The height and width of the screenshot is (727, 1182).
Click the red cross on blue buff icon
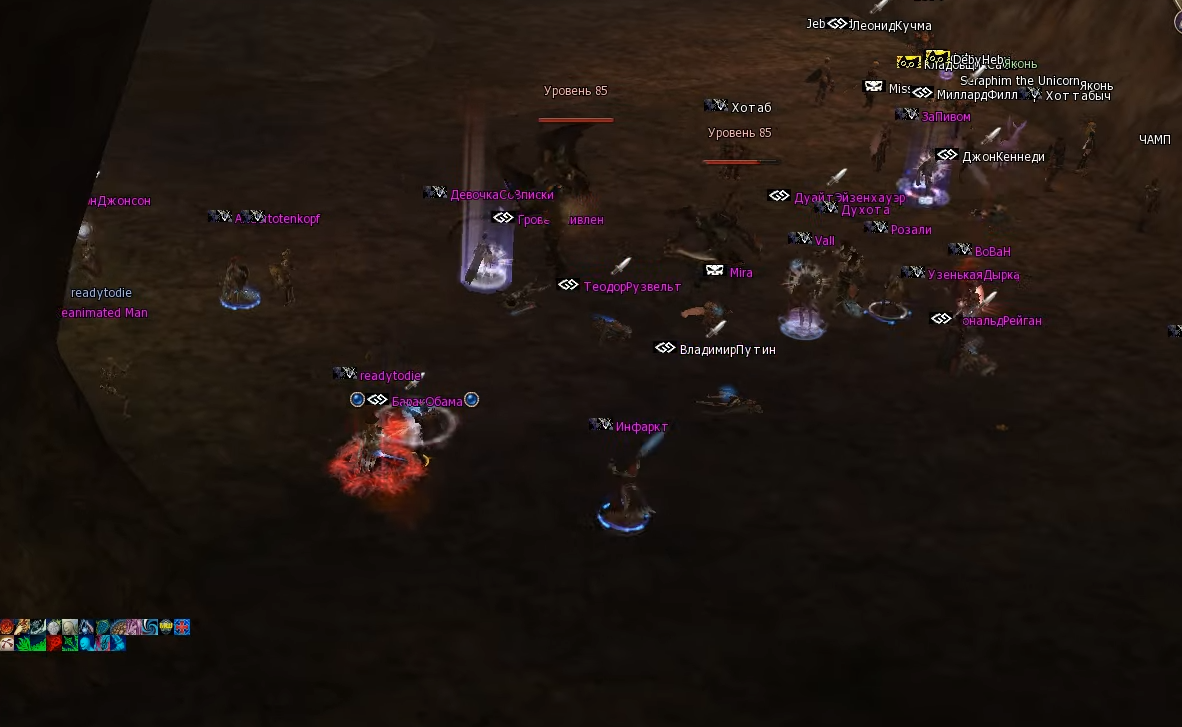[182, 627]
